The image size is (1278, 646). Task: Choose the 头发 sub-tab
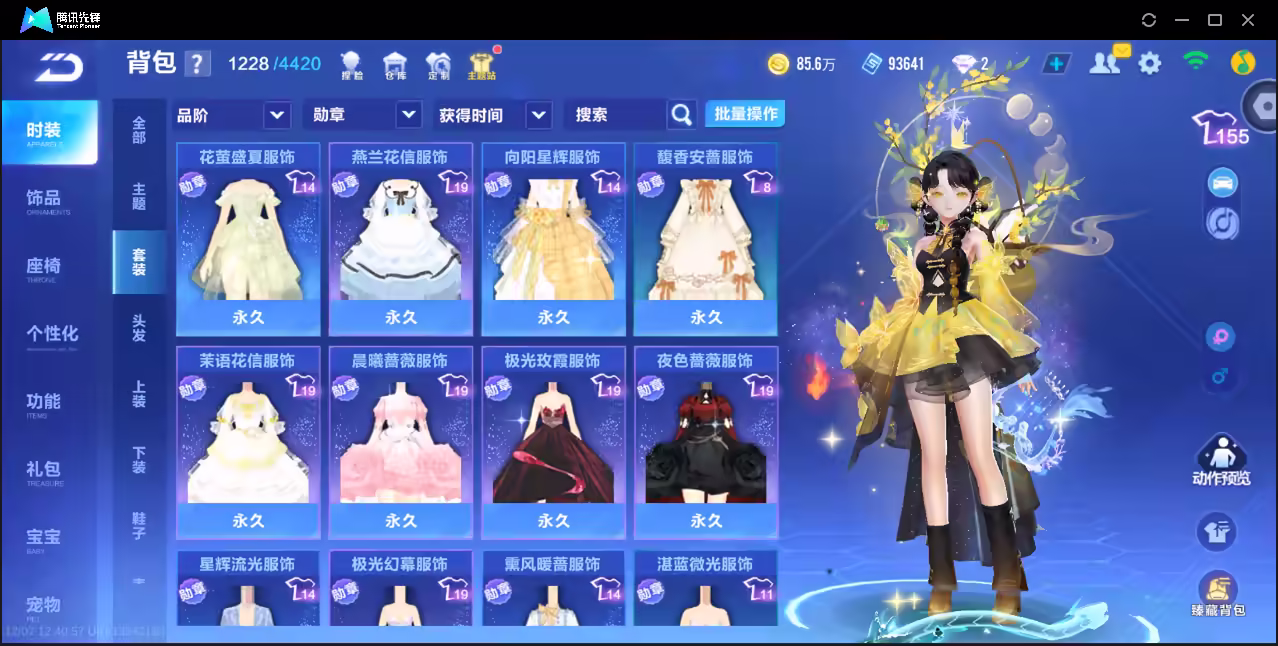pos(139,328)
